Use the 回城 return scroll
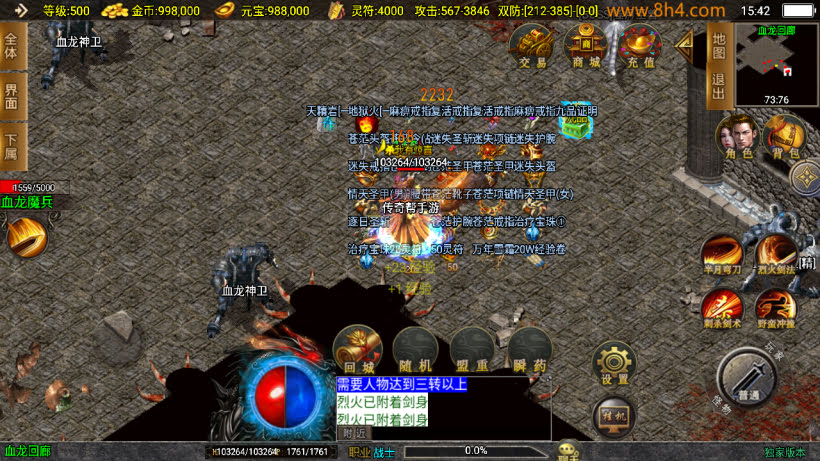 [357, 350]
